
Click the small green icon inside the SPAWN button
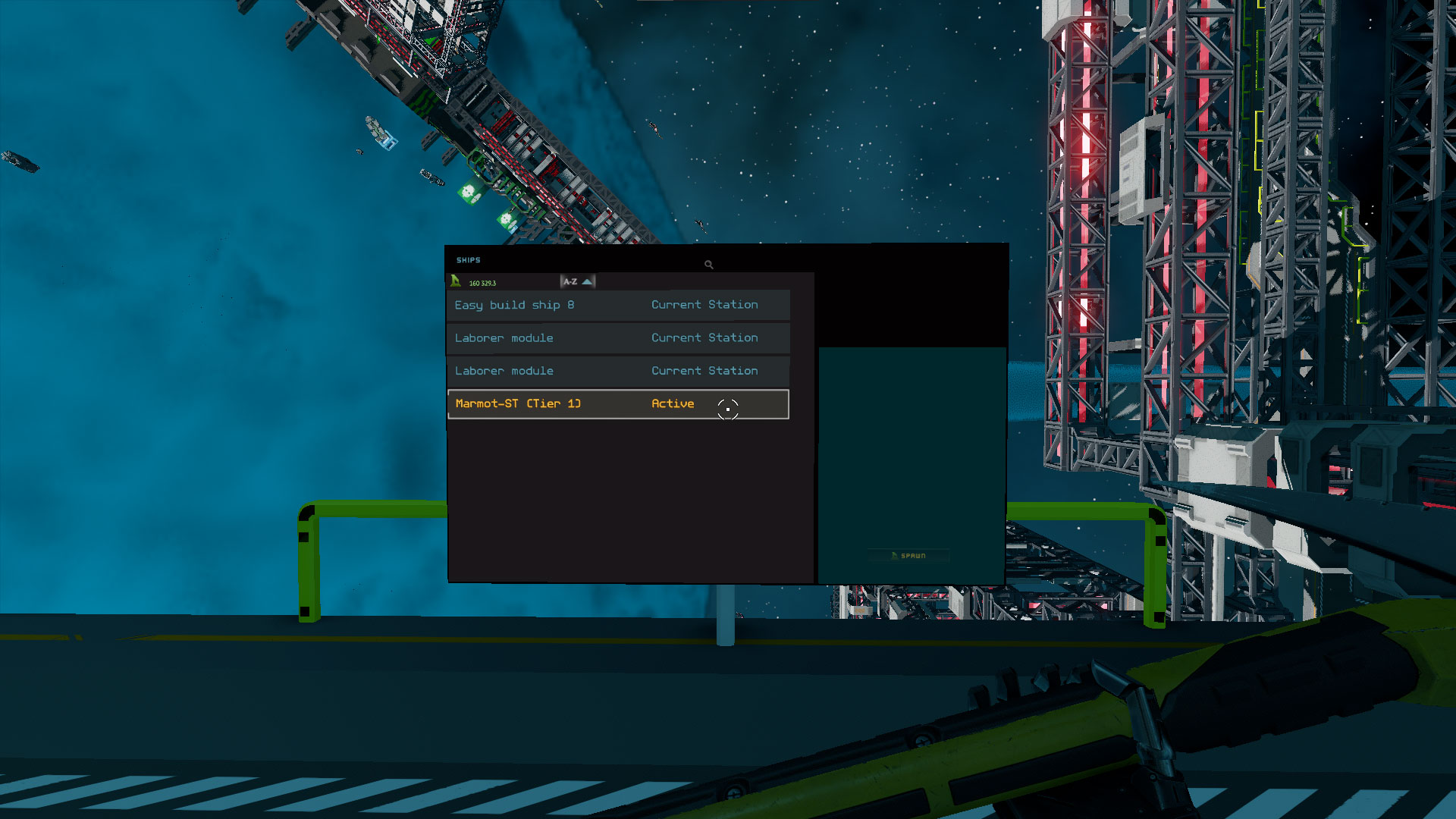pyautogui.click(x=894, y=555)
